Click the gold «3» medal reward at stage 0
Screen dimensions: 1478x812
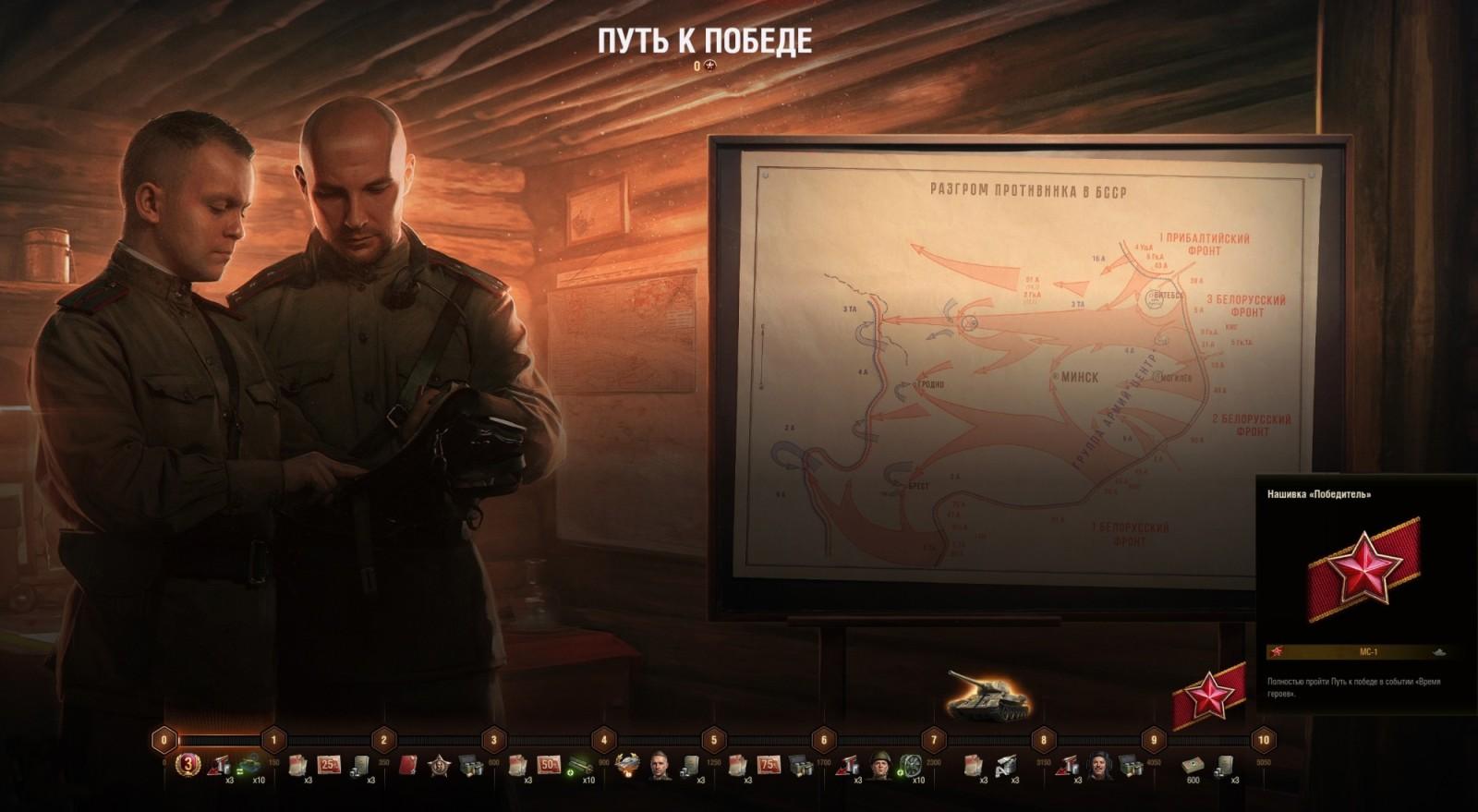coord(188,764)
